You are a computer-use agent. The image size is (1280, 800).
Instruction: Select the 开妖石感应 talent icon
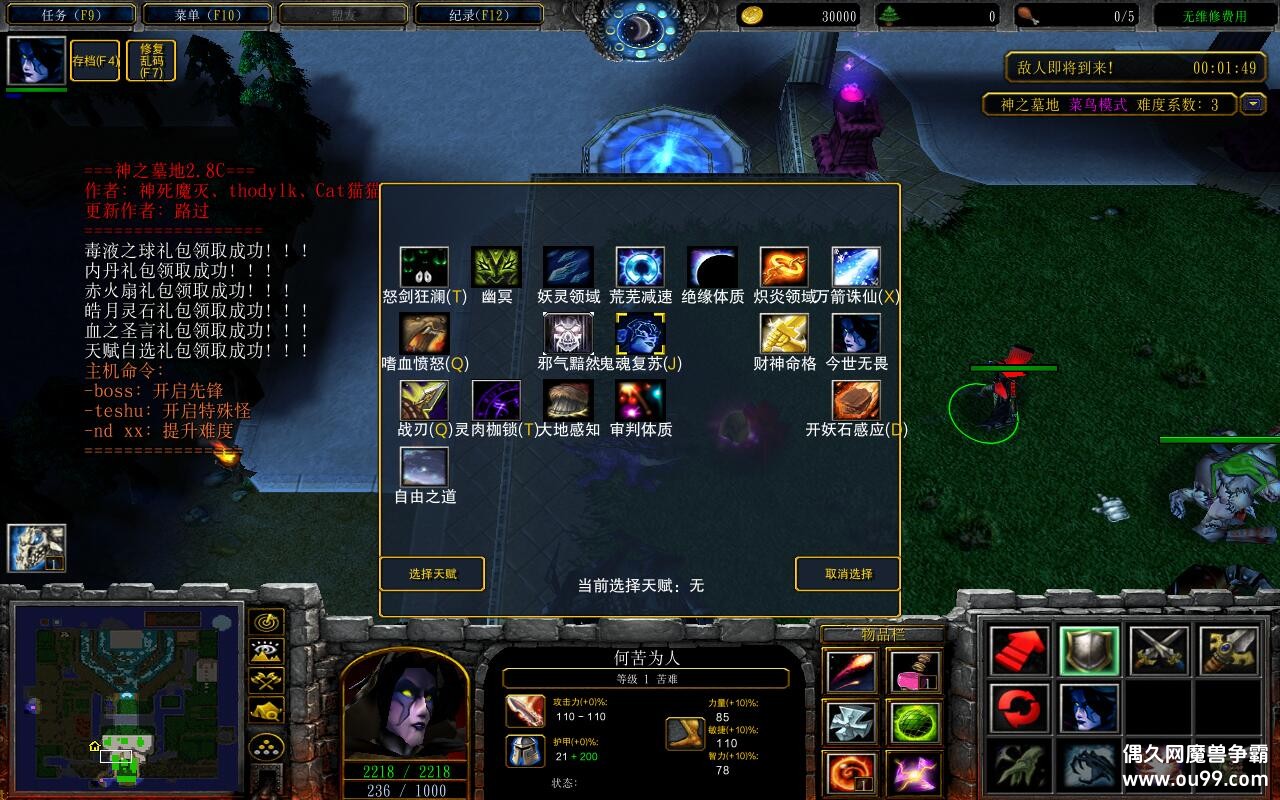(856, 401)
